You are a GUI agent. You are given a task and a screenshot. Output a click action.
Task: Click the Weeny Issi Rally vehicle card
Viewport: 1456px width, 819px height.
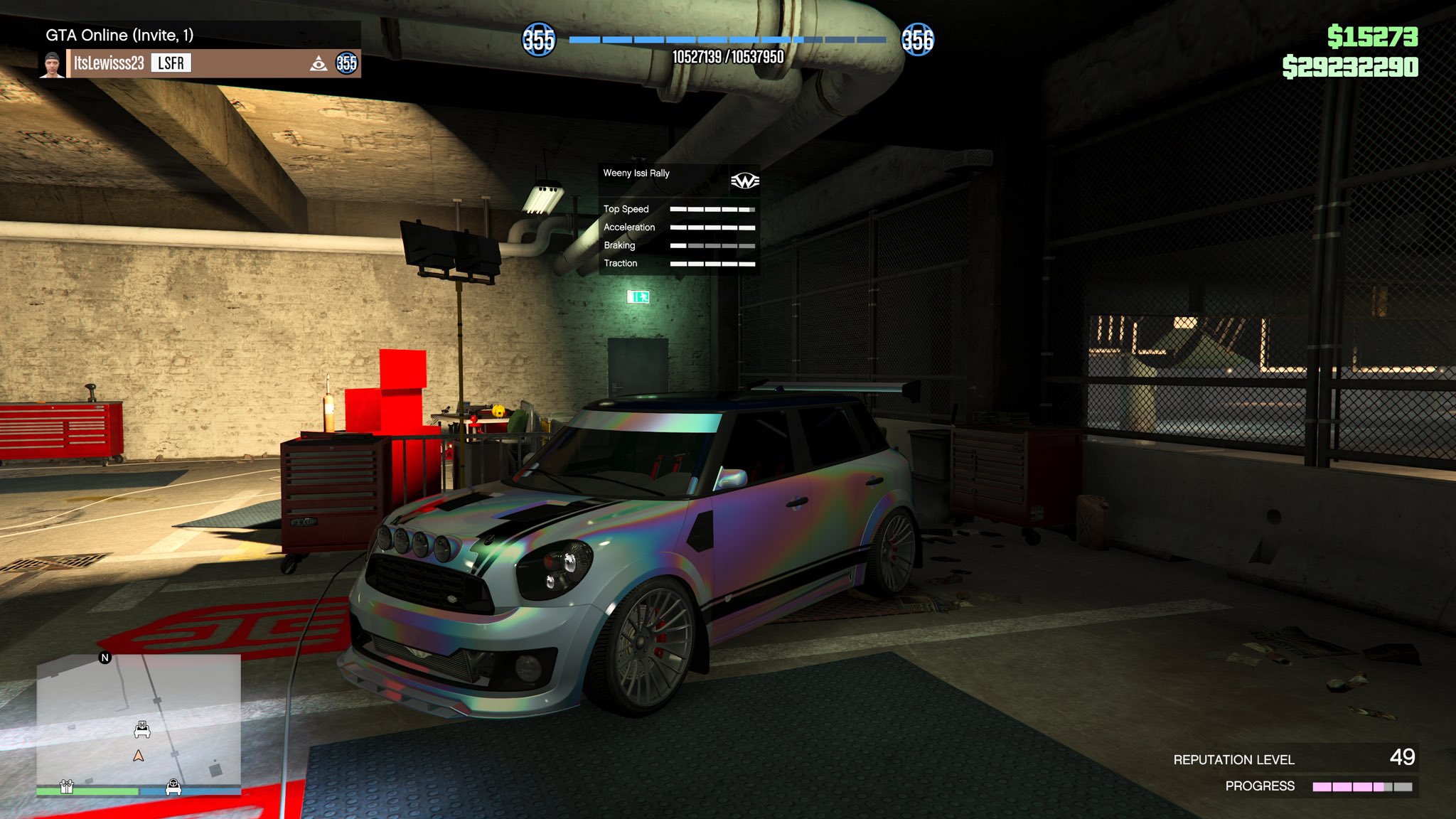679,219
